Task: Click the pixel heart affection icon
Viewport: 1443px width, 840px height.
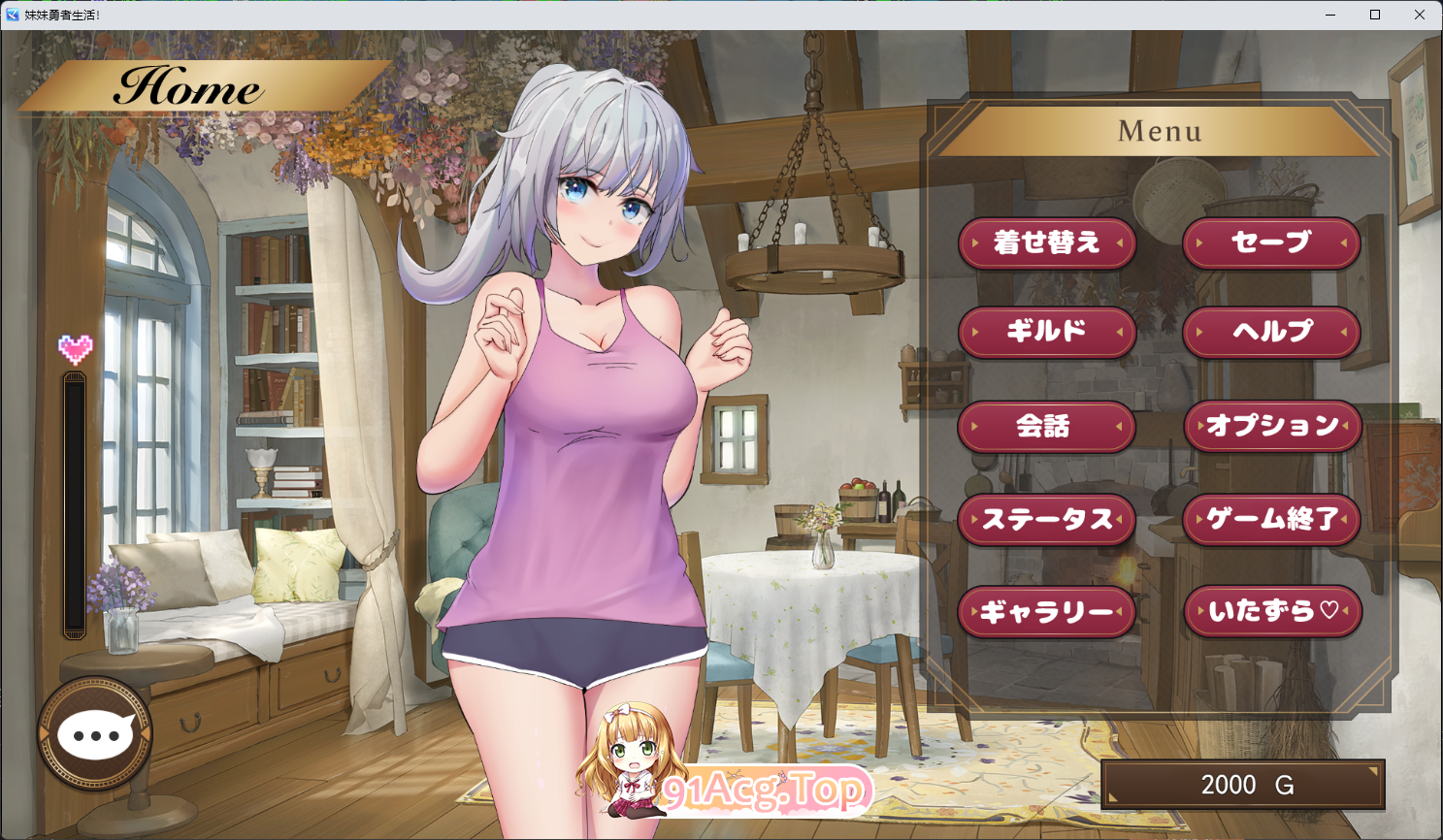Action: tap(76, 349)
